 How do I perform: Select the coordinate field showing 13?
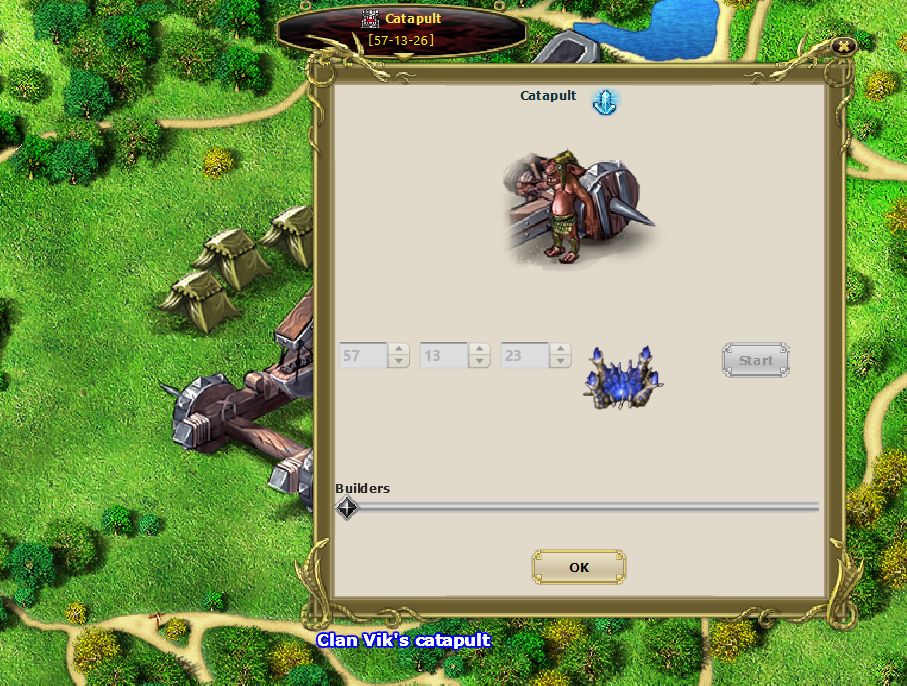[x=444, y=355]
